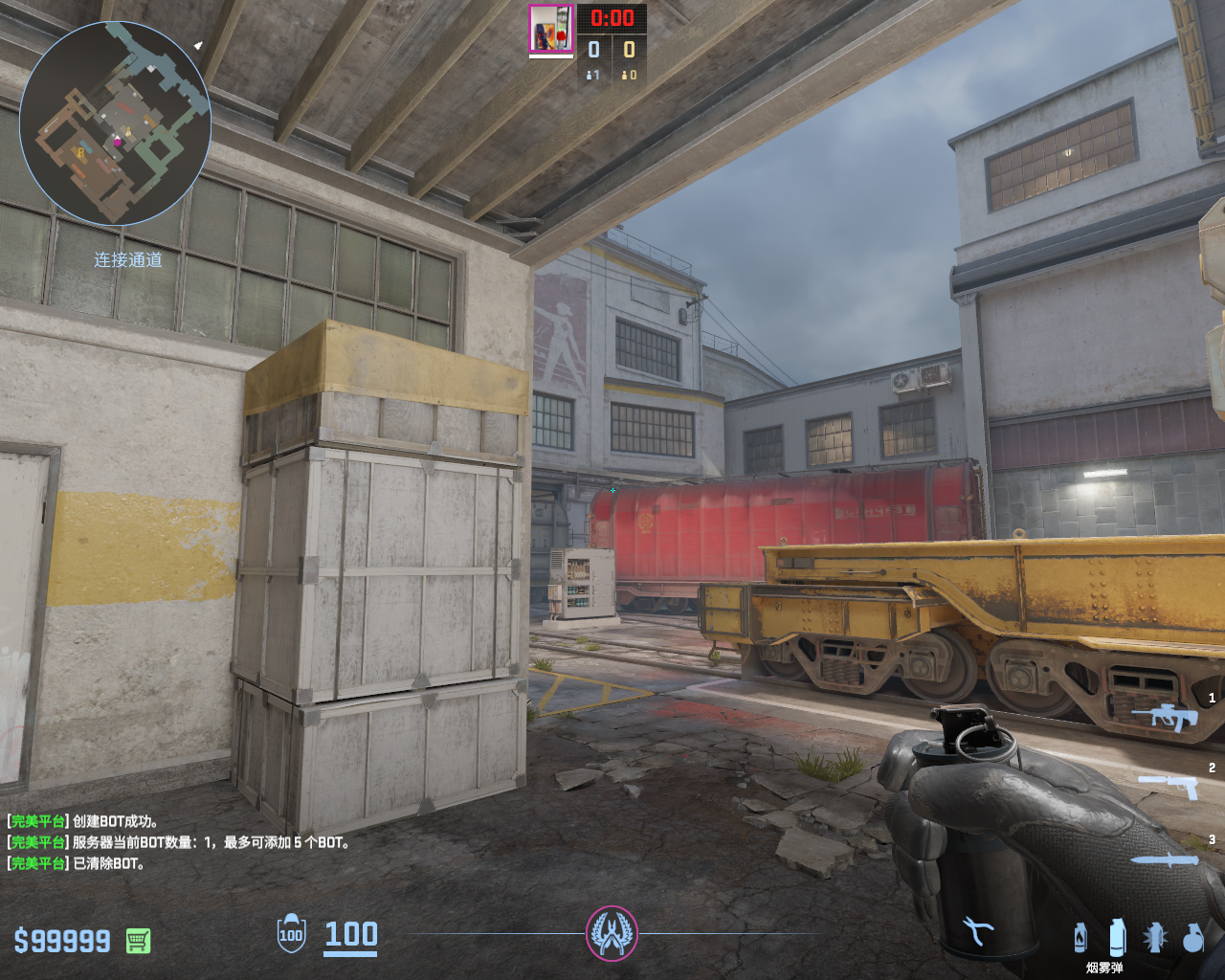This screenshot has height=980, width=1225.
Task: Switch to the pistol in slot 2
Action: (x=1169, y=786)
